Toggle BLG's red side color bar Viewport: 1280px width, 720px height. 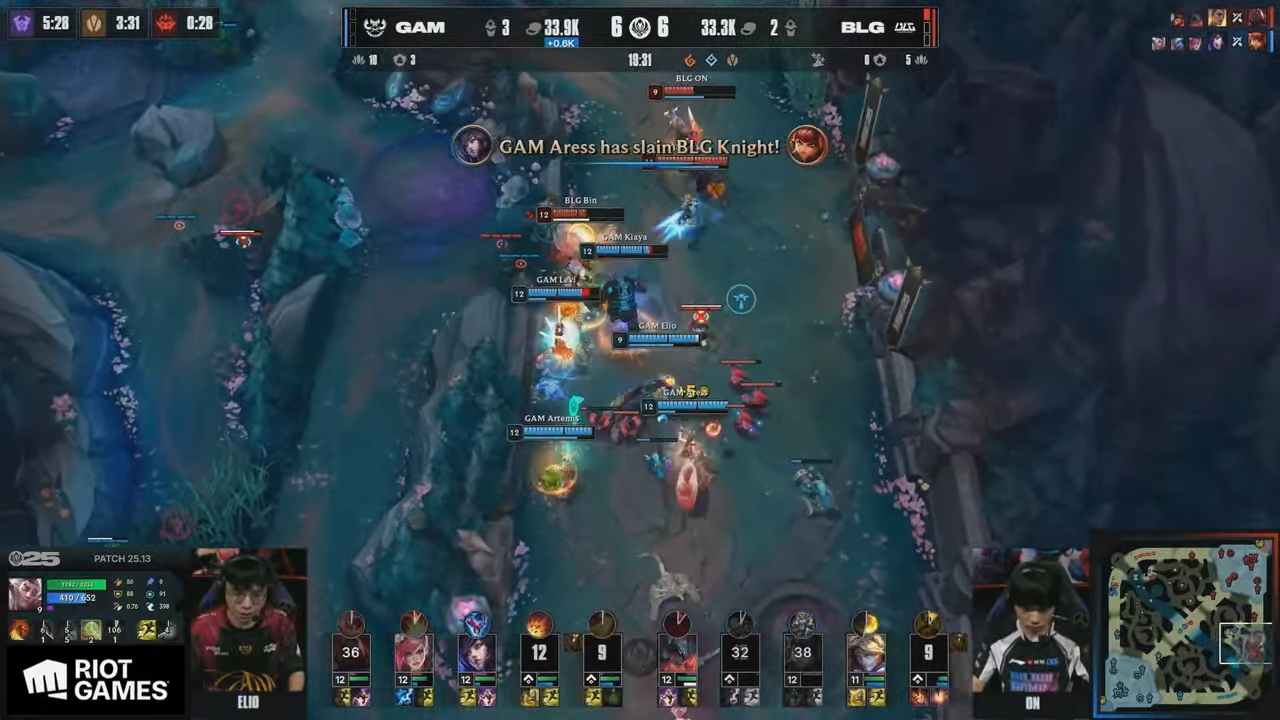(927, 27)
